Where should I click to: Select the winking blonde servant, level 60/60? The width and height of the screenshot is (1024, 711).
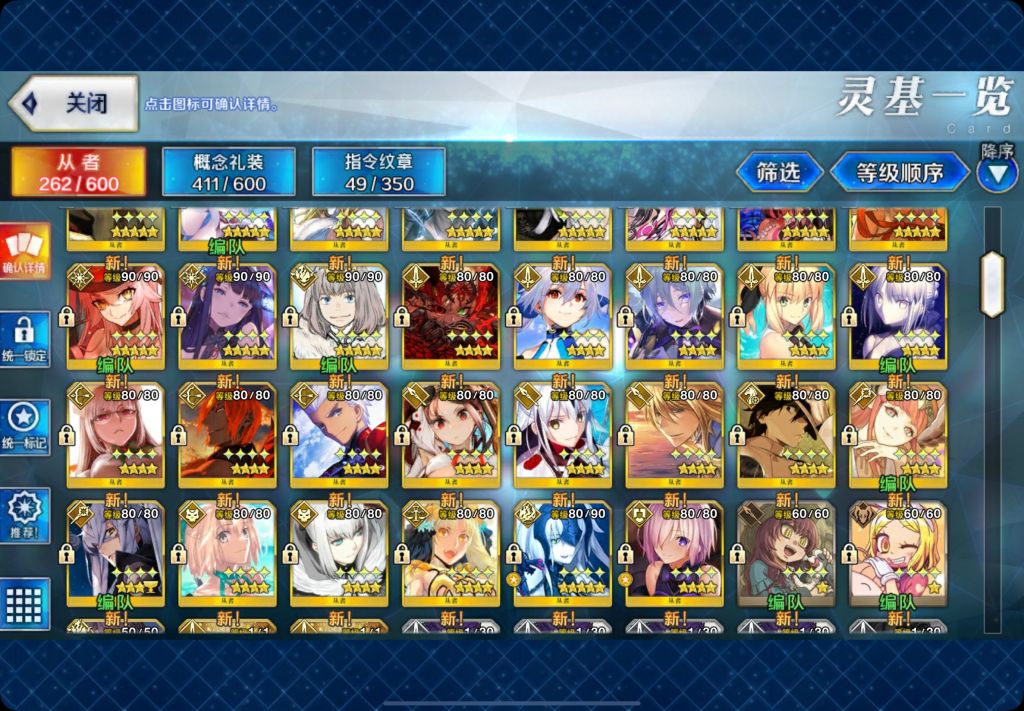tap(898, 553)
